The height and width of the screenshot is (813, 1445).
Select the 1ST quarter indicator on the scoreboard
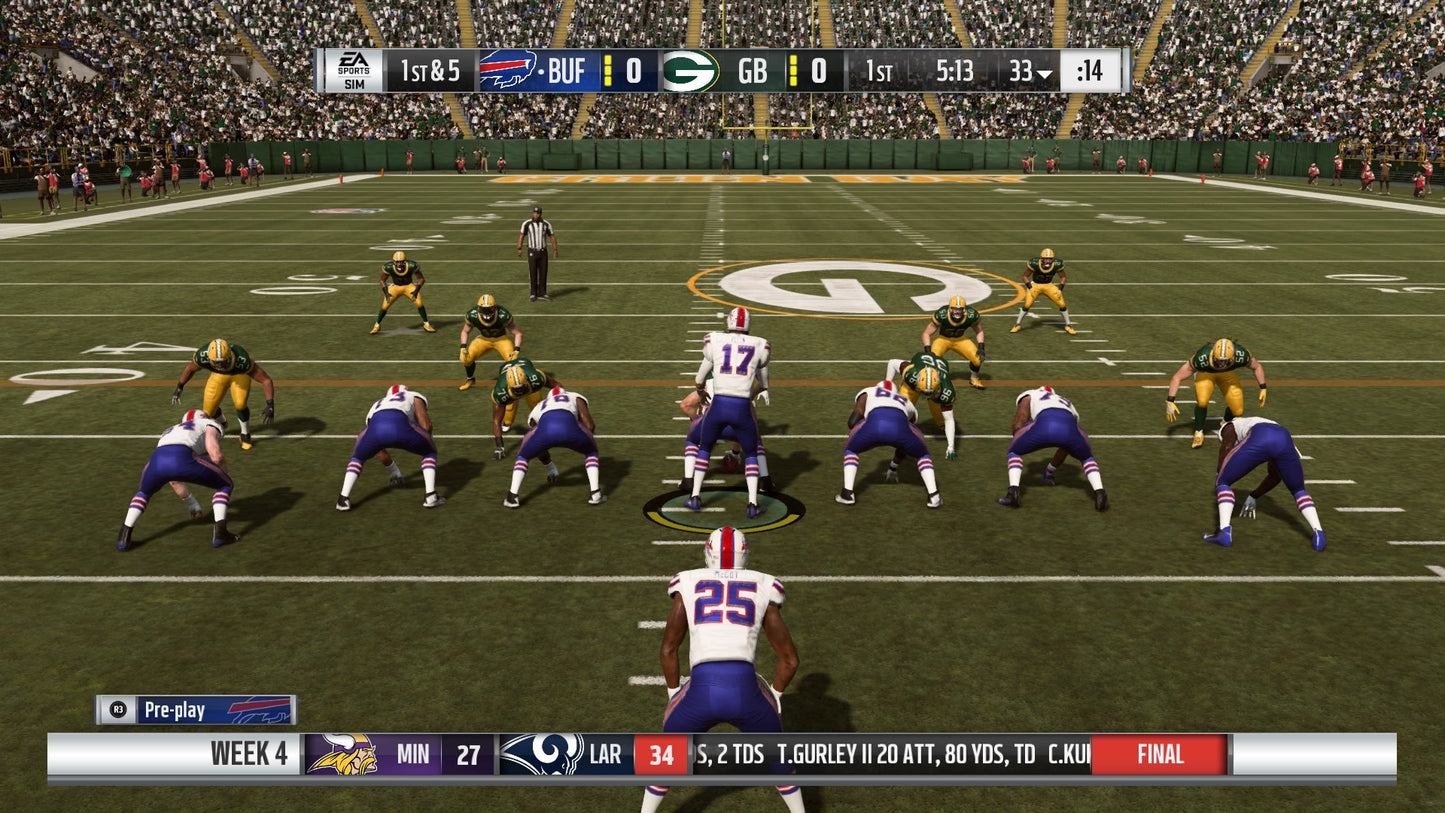(880, 70)
